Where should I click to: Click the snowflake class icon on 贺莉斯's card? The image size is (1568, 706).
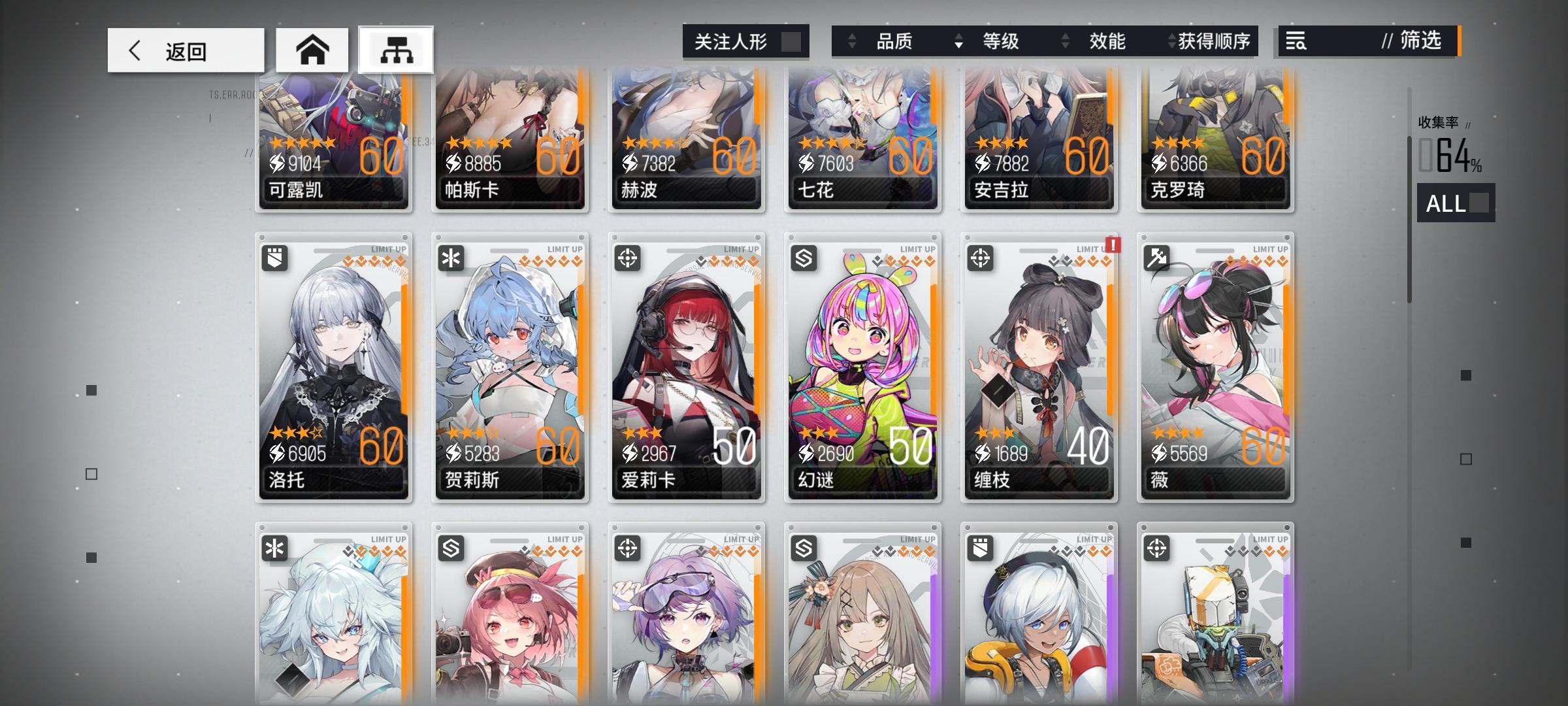[451, 258]
